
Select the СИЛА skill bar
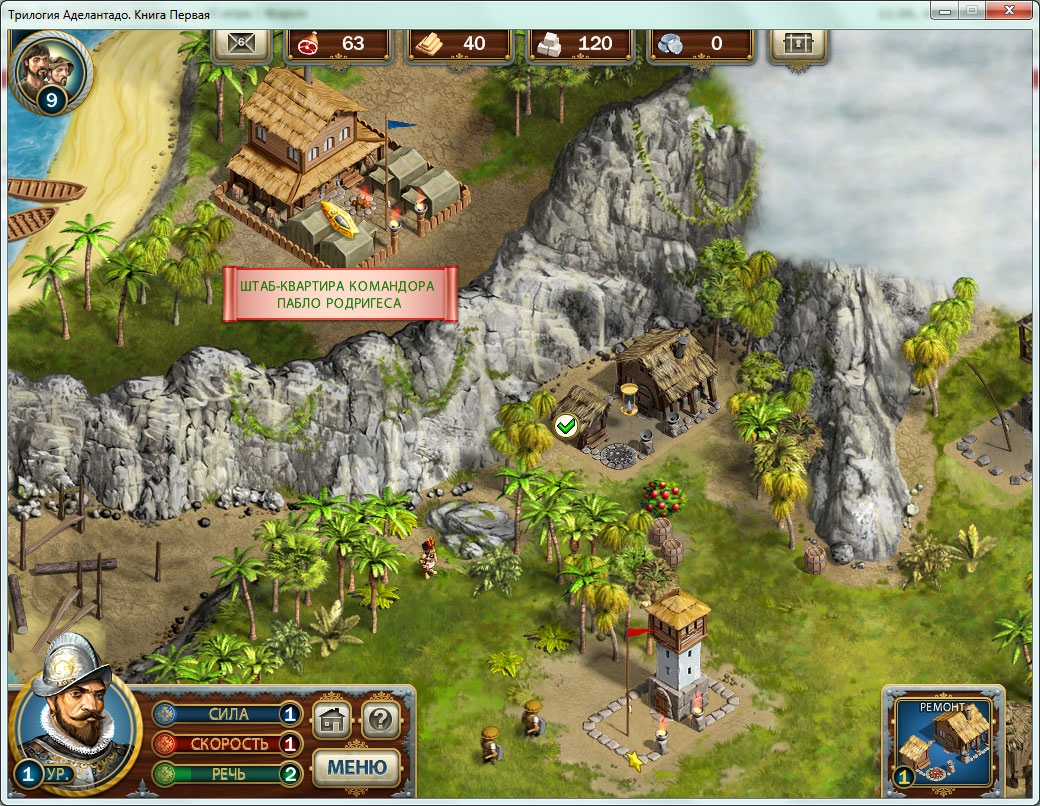[x=227, y=715]
